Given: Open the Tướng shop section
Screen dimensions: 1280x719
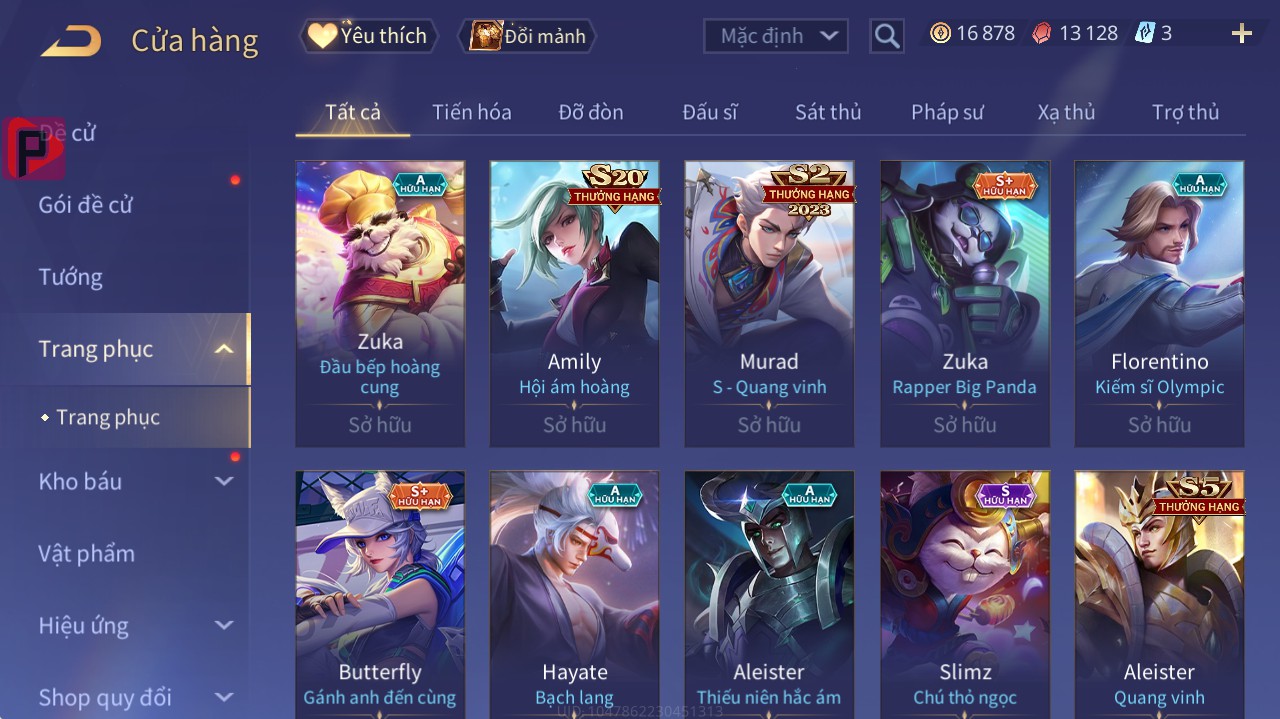Looking at the screenshot, I should tap(71, 277).
